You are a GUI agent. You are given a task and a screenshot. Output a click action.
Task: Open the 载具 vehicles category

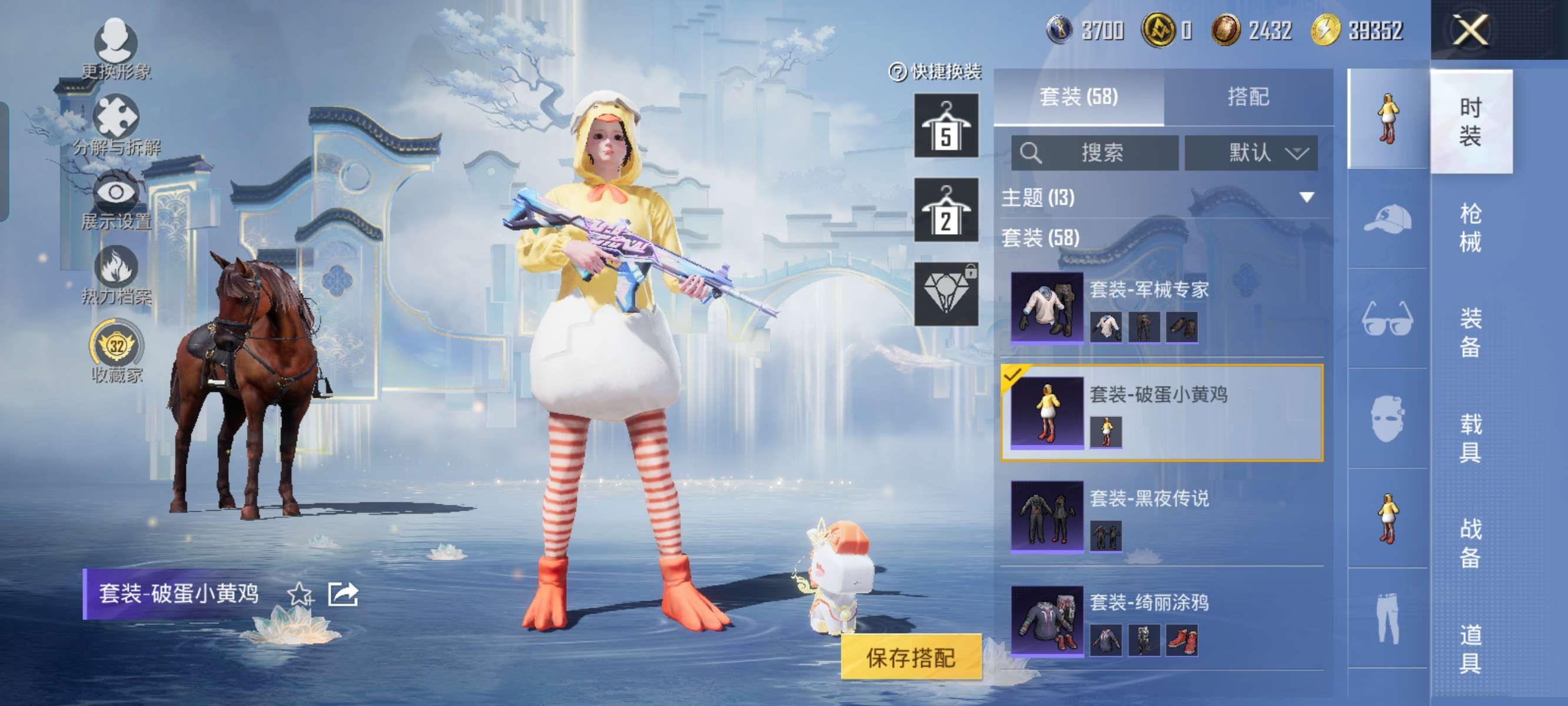pyautogui.click(x=1470, y=438)
